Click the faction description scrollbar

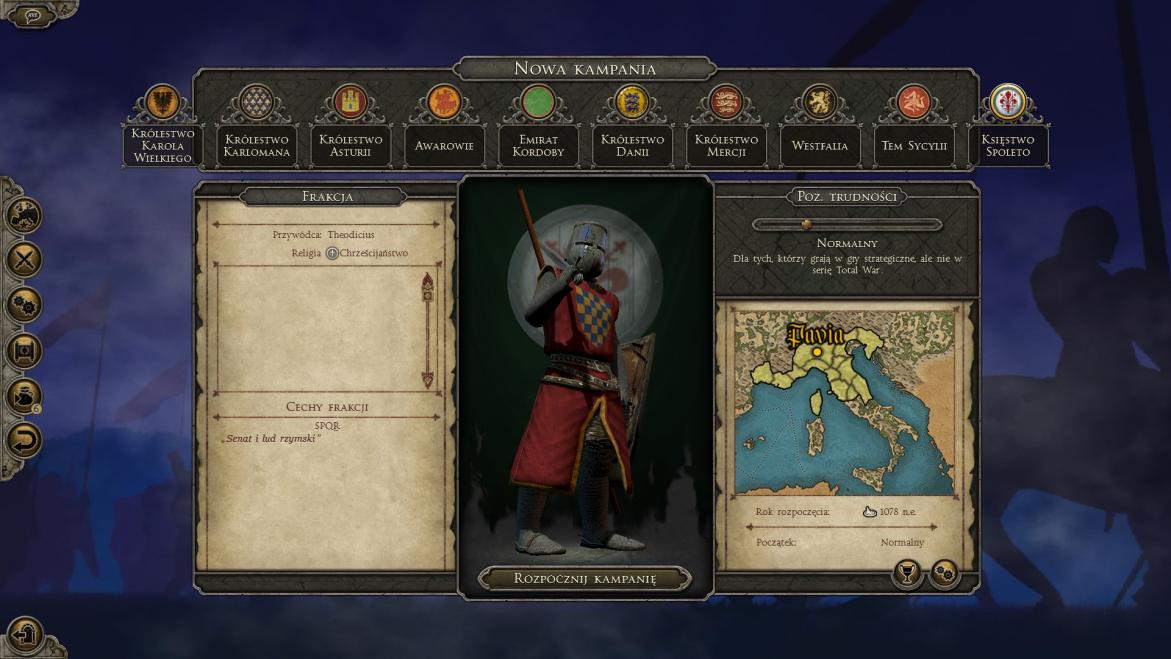[428, 330]
